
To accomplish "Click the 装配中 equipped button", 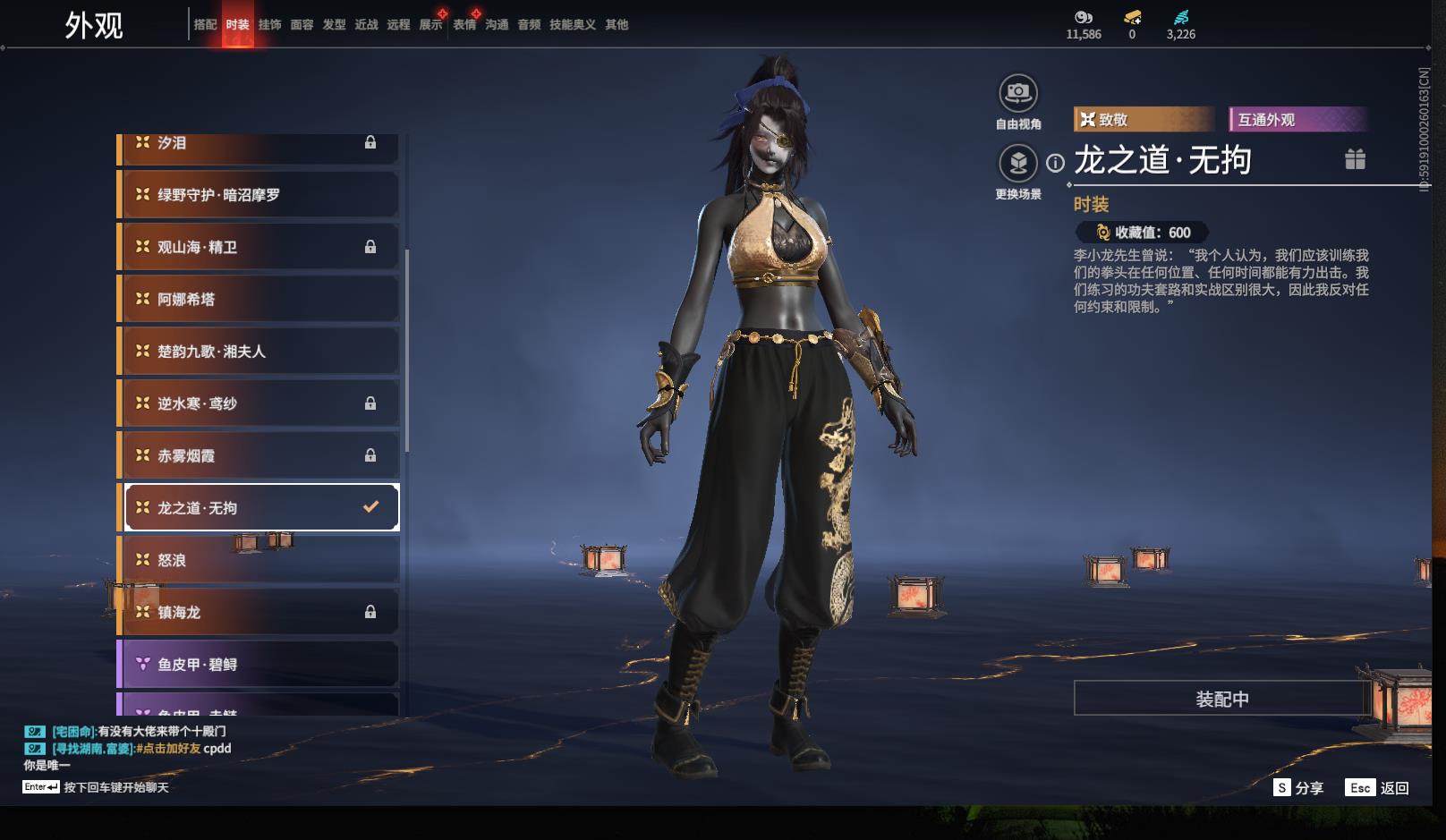I will tap(1221, 699).
